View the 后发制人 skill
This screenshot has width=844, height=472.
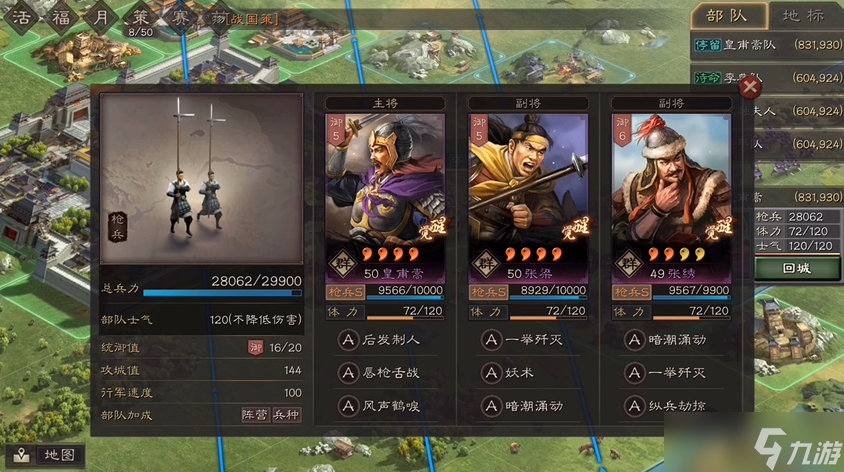pyautogui.click(x=382, y=340)
